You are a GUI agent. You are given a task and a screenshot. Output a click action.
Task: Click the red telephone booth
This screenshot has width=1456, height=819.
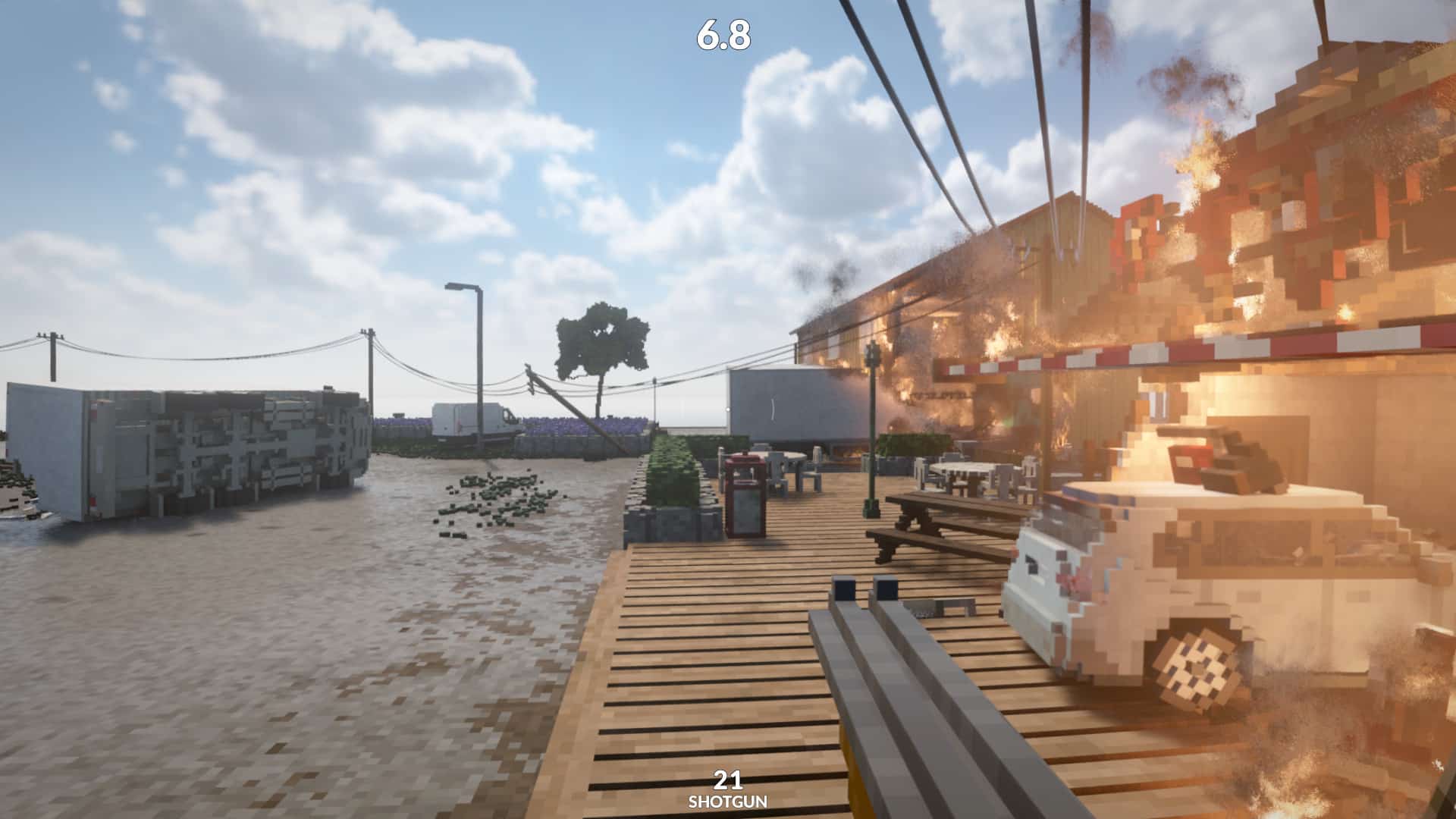[745, 500]
